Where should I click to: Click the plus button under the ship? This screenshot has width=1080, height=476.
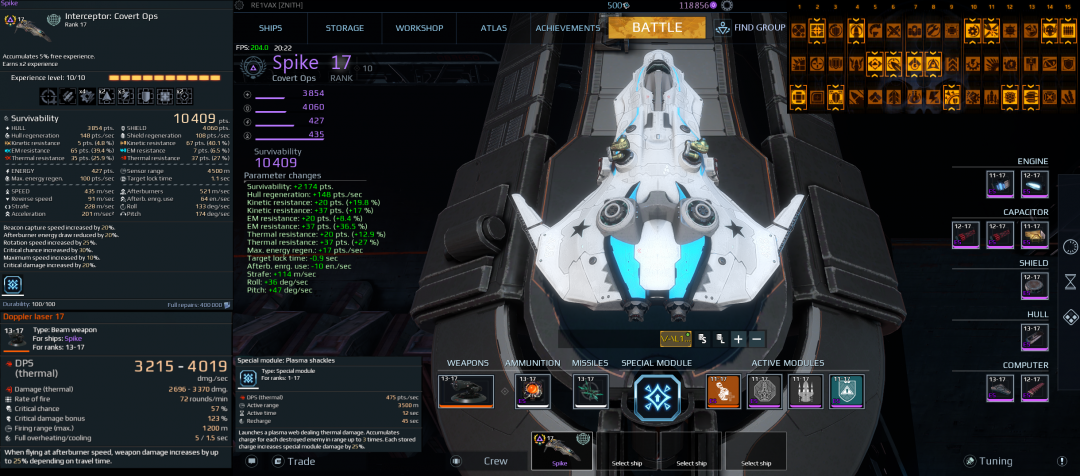pyautogui.click(x=738, y=339)
